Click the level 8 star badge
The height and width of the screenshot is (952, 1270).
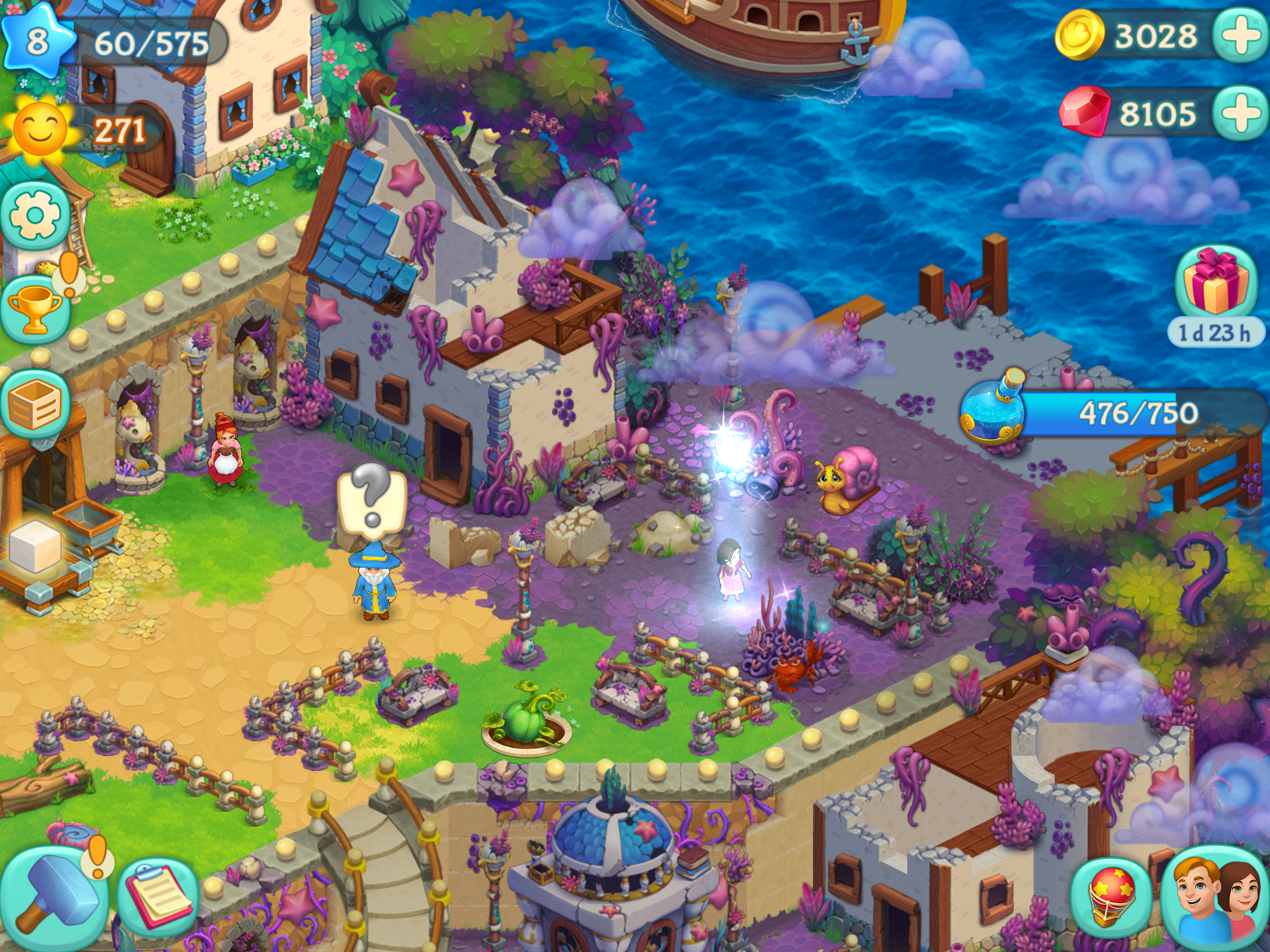(x=37, y=42)
